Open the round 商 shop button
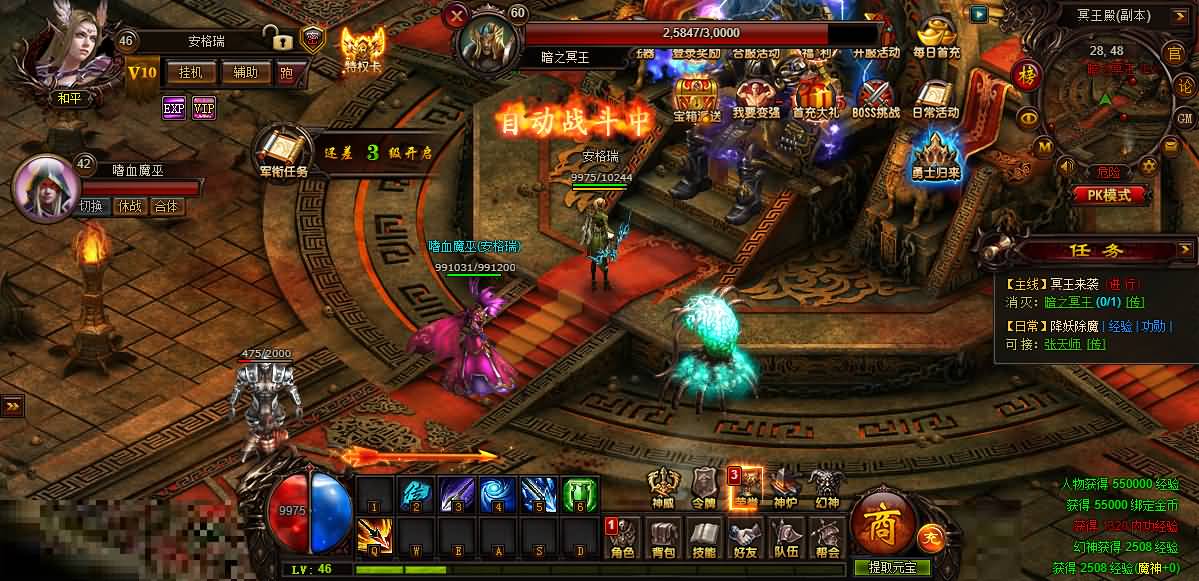 pyautogui.click(x=885, y=519)
